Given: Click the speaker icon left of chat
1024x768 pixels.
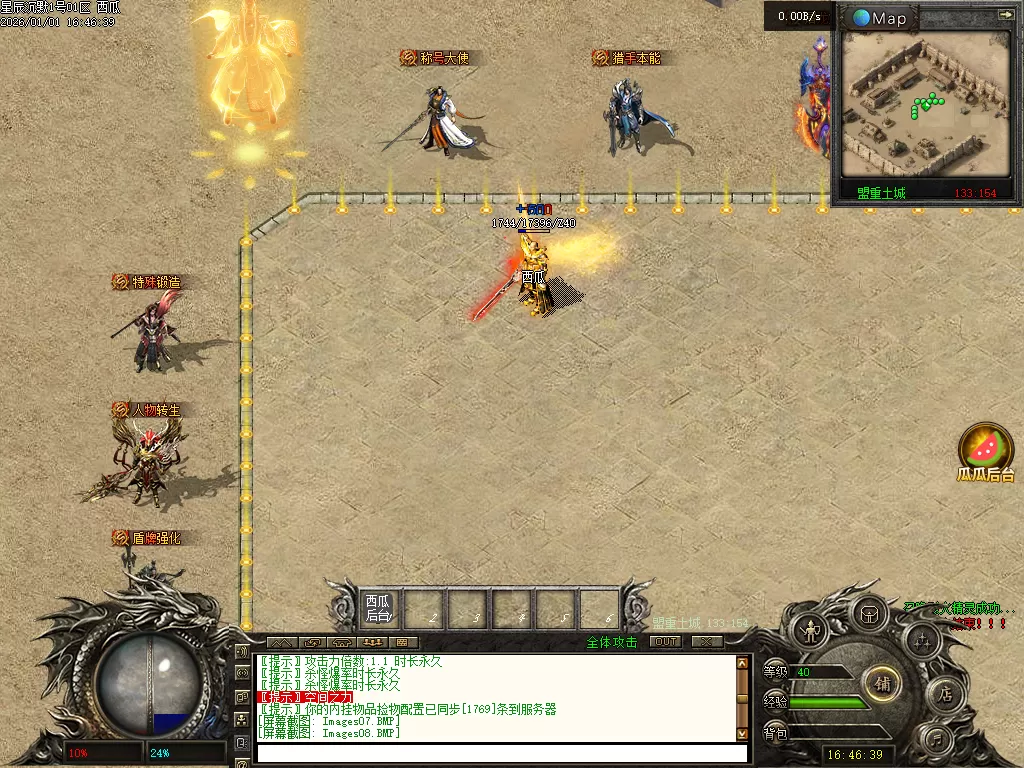Looking at the screenshot, I should [242, 652].
